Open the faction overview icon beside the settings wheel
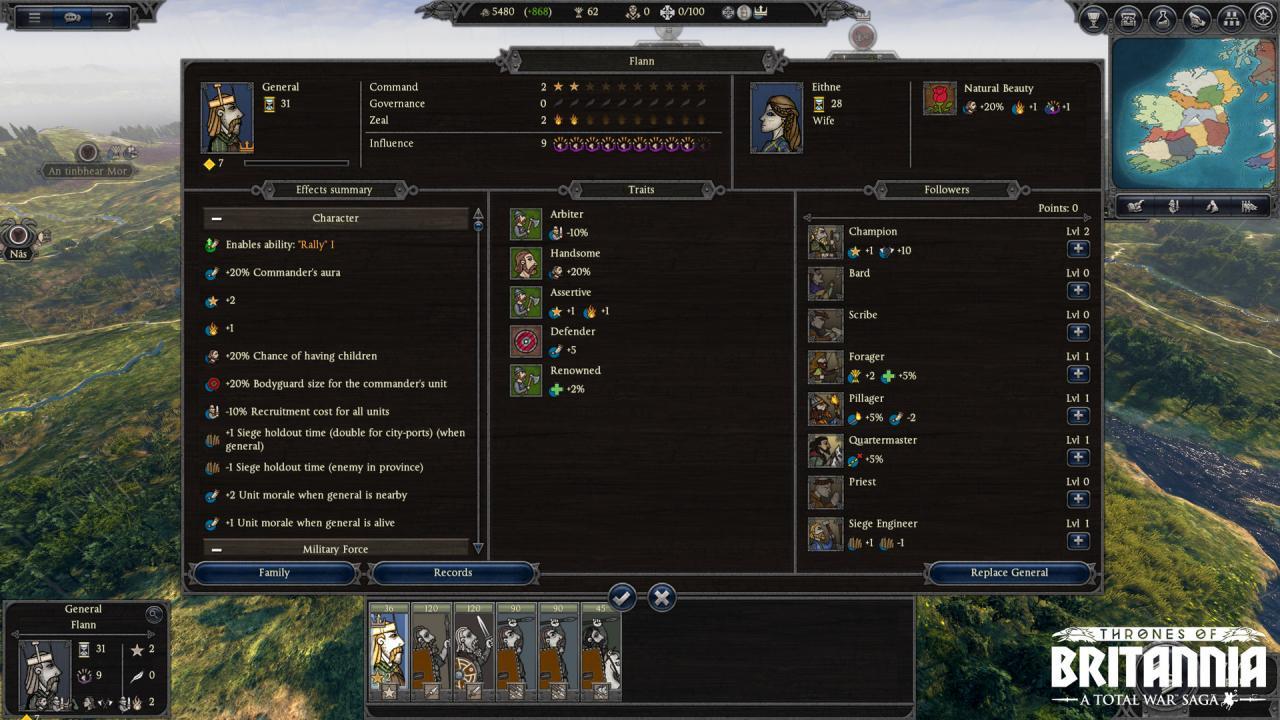Viewport: 1280px width, 720px height. pyautogui.click(x=1230, y=15)
